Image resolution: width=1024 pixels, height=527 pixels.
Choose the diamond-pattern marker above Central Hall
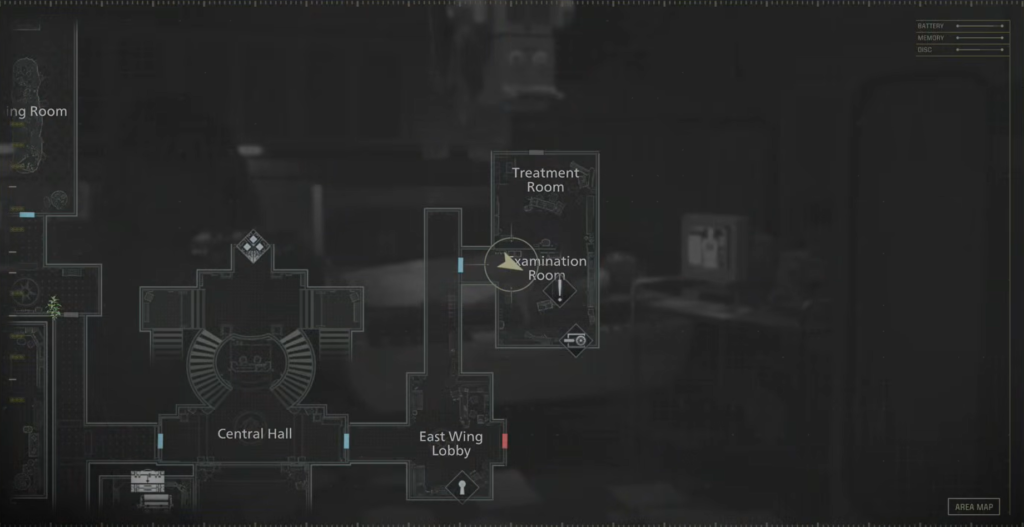[253, 244]
